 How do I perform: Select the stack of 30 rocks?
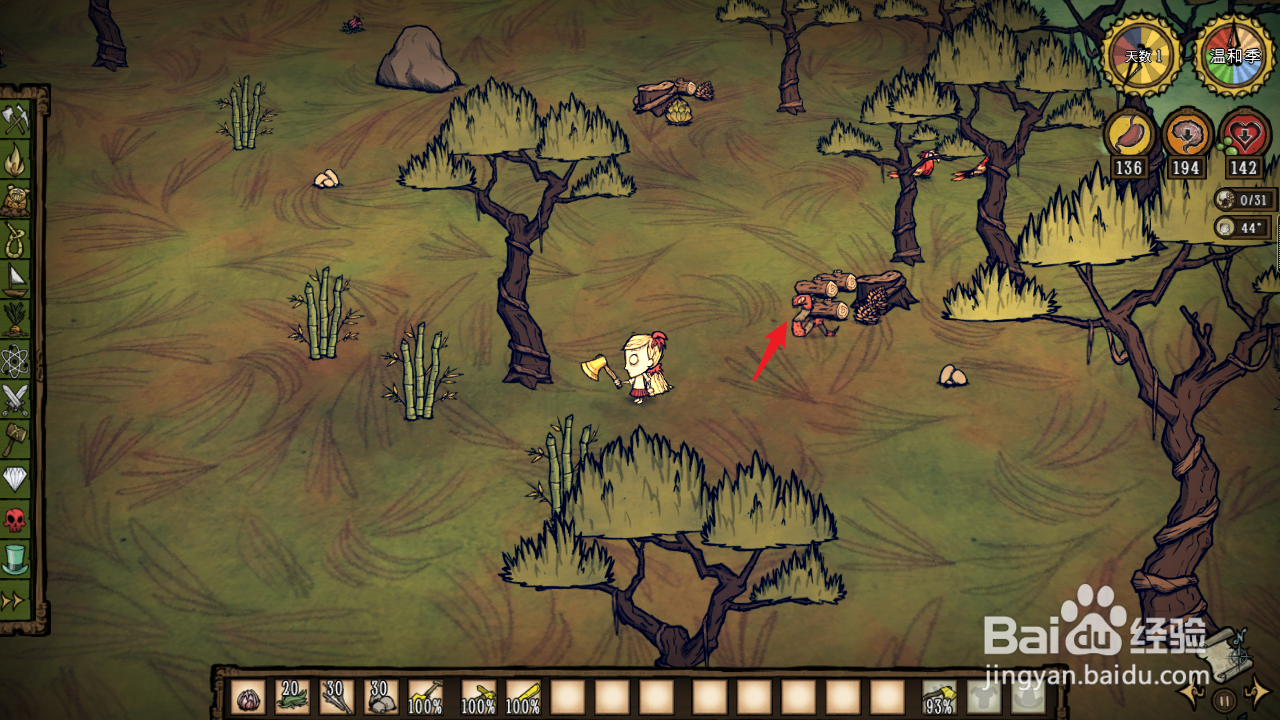pos(381,697)
